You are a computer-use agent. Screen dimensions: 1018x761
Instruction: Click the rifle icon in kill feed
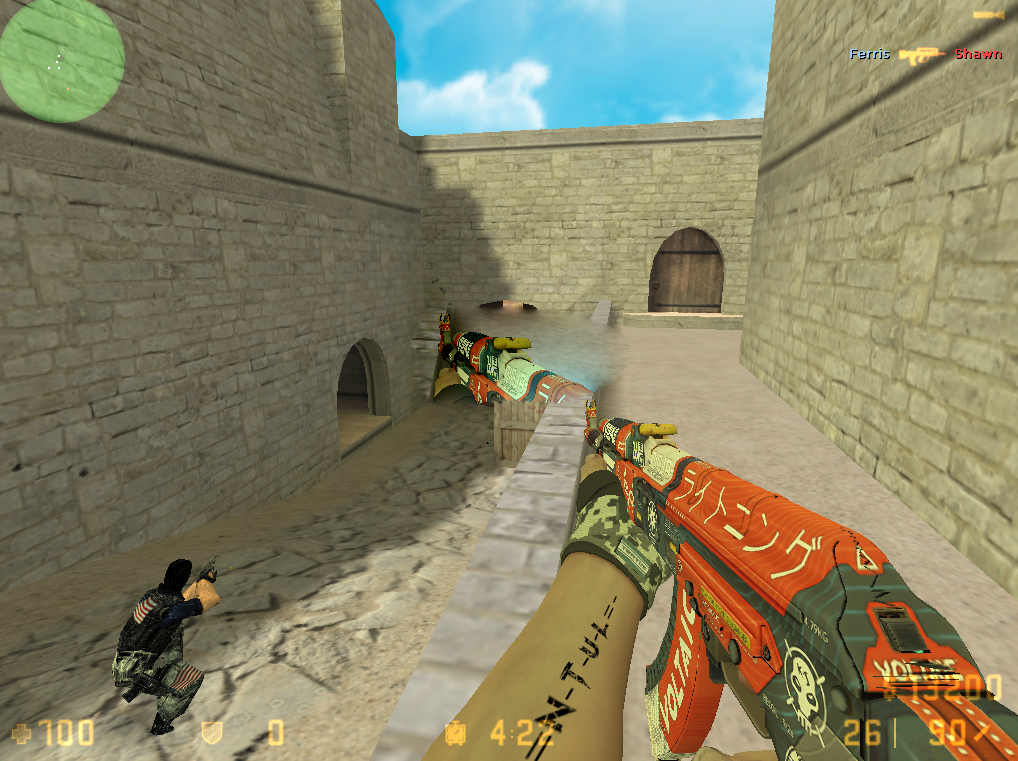[x=922, y=54]
